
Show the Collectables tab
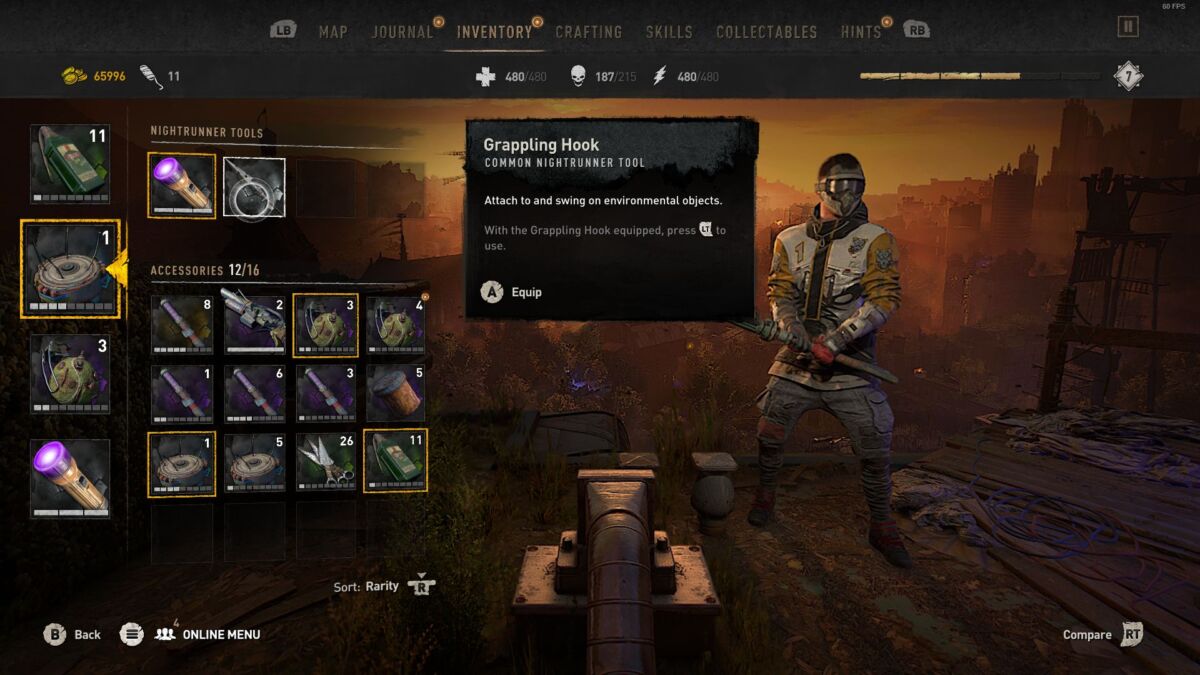point(766,32)
